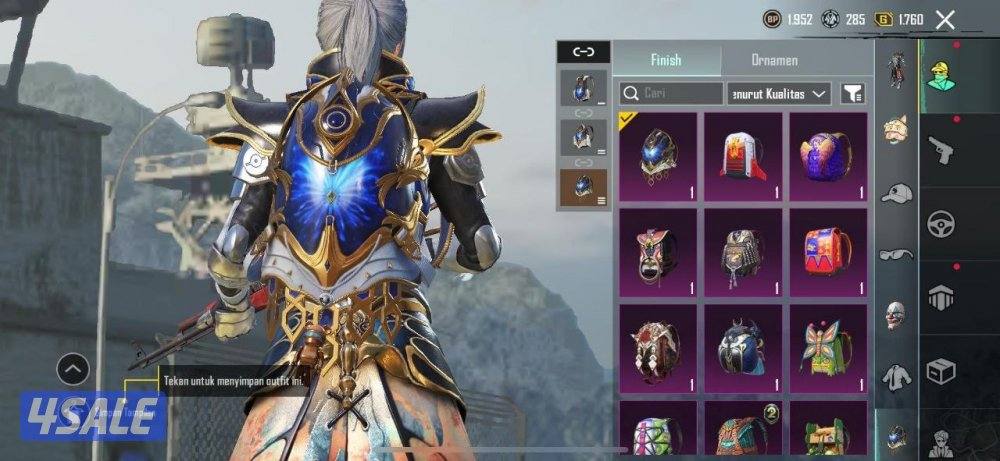Choose the white and red backpack skin
The height and width of the screenshot is (461, 1000).
click(x=743, y=155)
